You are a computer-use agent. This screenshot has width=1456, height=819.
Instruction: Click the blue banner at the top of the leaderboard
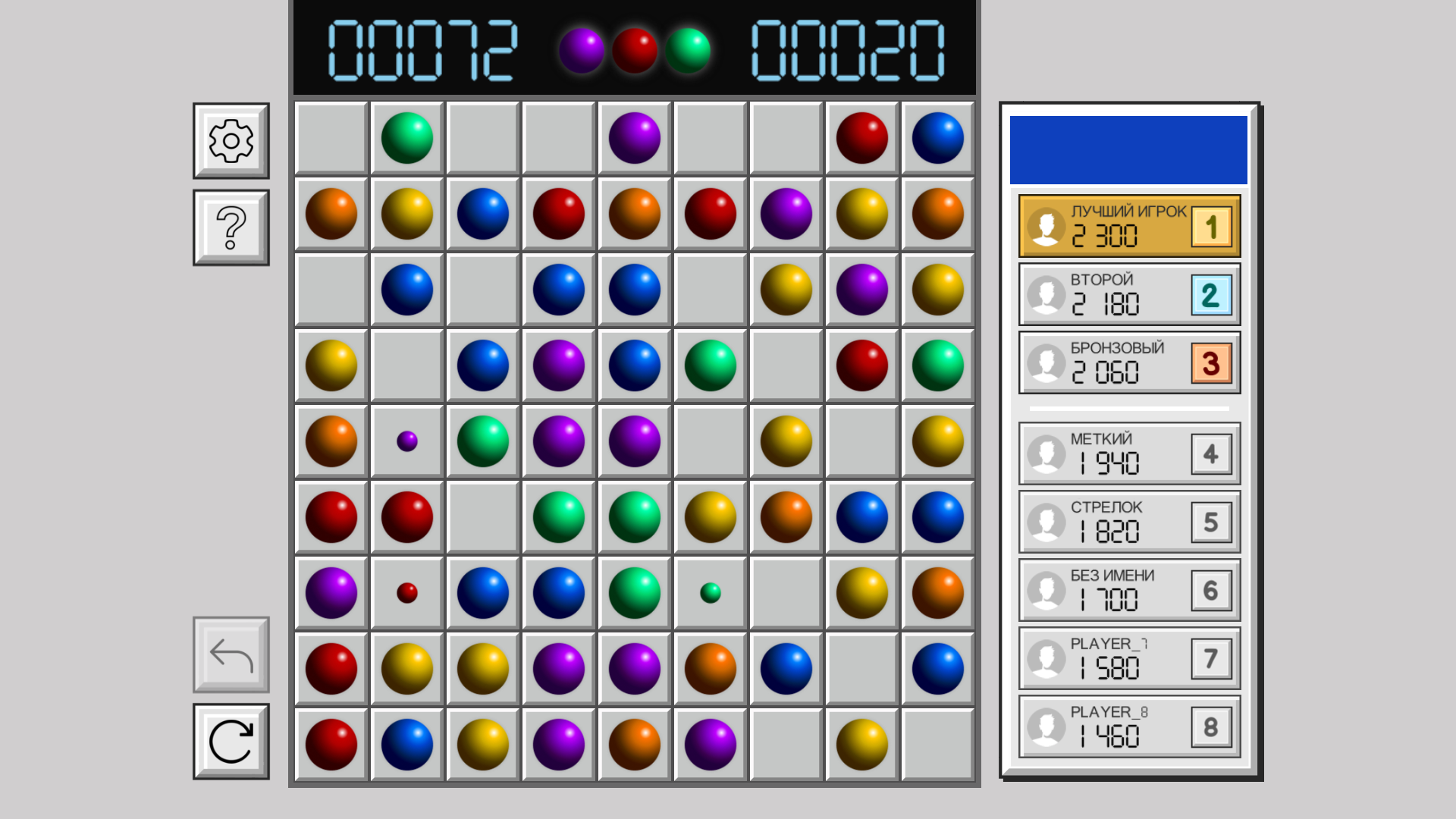click(1128, 149)
